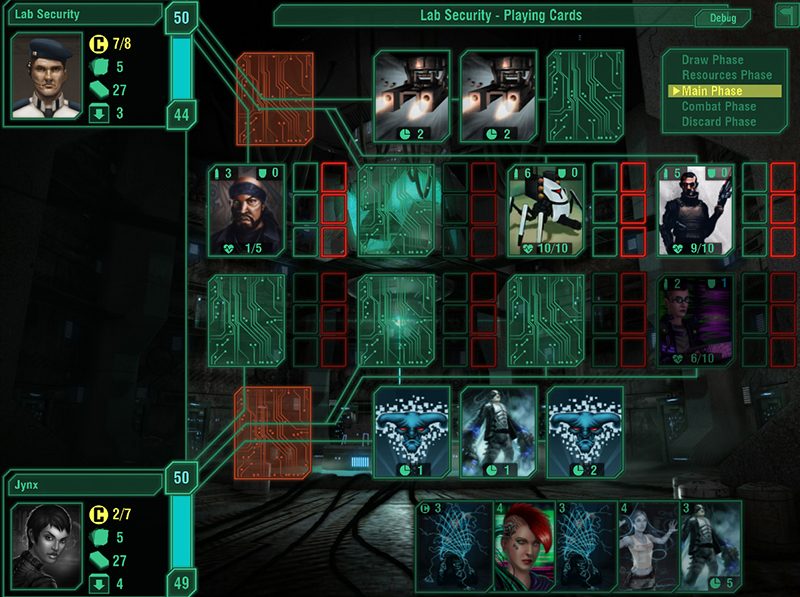The width and height of the screenshot is (800, 597).
Task: Click the down-arrow icon in Jynx's panel
Action: click(98, 583)
